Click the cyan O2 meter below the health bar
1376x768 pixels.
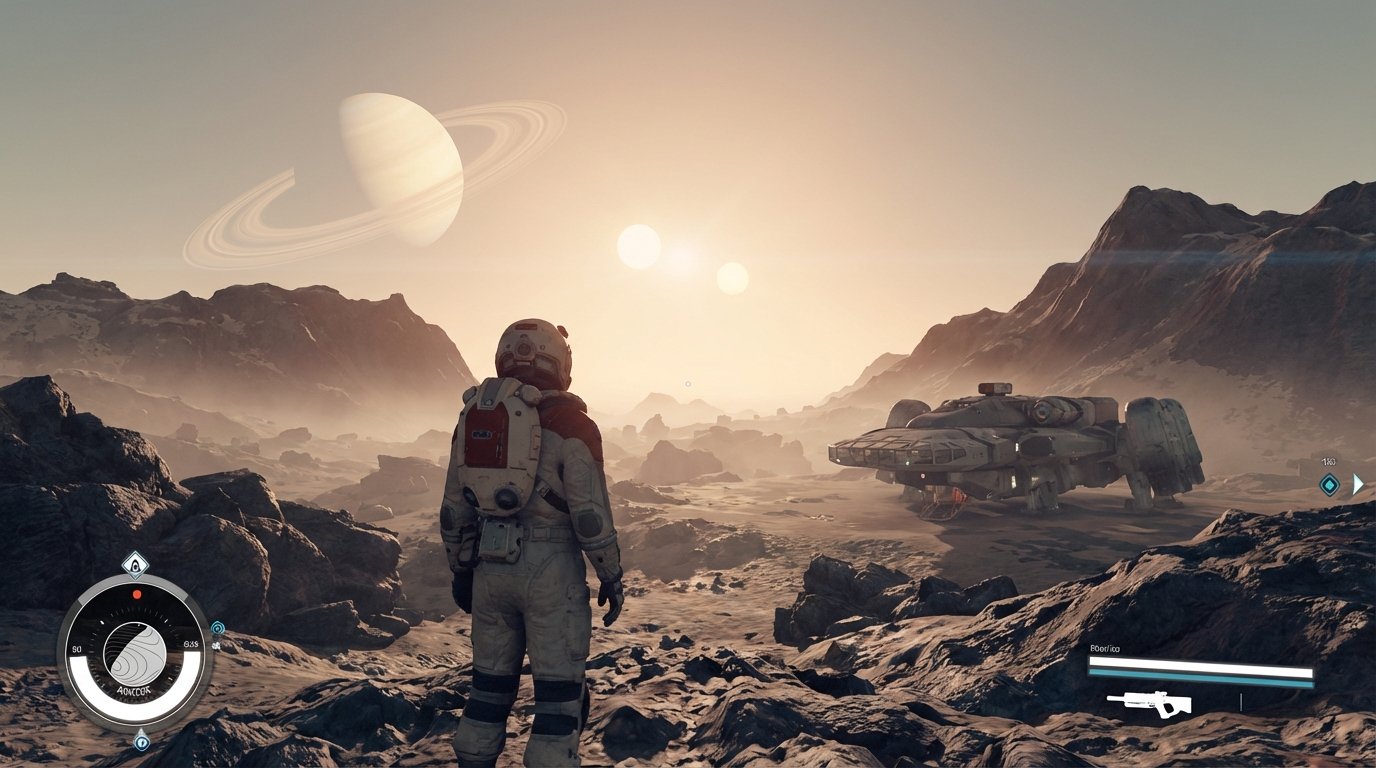tap(1200, 678)
